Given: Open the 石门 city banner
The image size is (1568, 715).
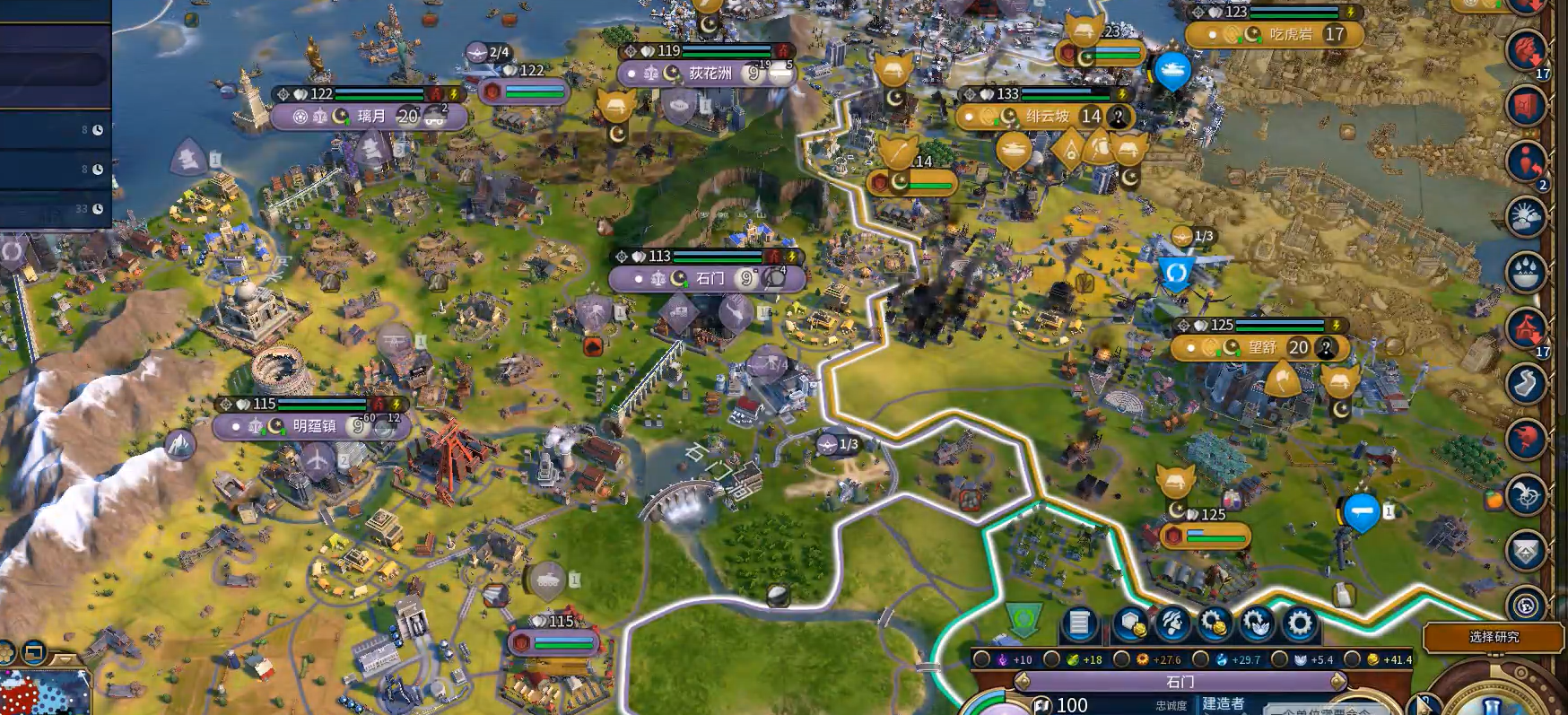Looking at the screenshot, I should point(709,279).
